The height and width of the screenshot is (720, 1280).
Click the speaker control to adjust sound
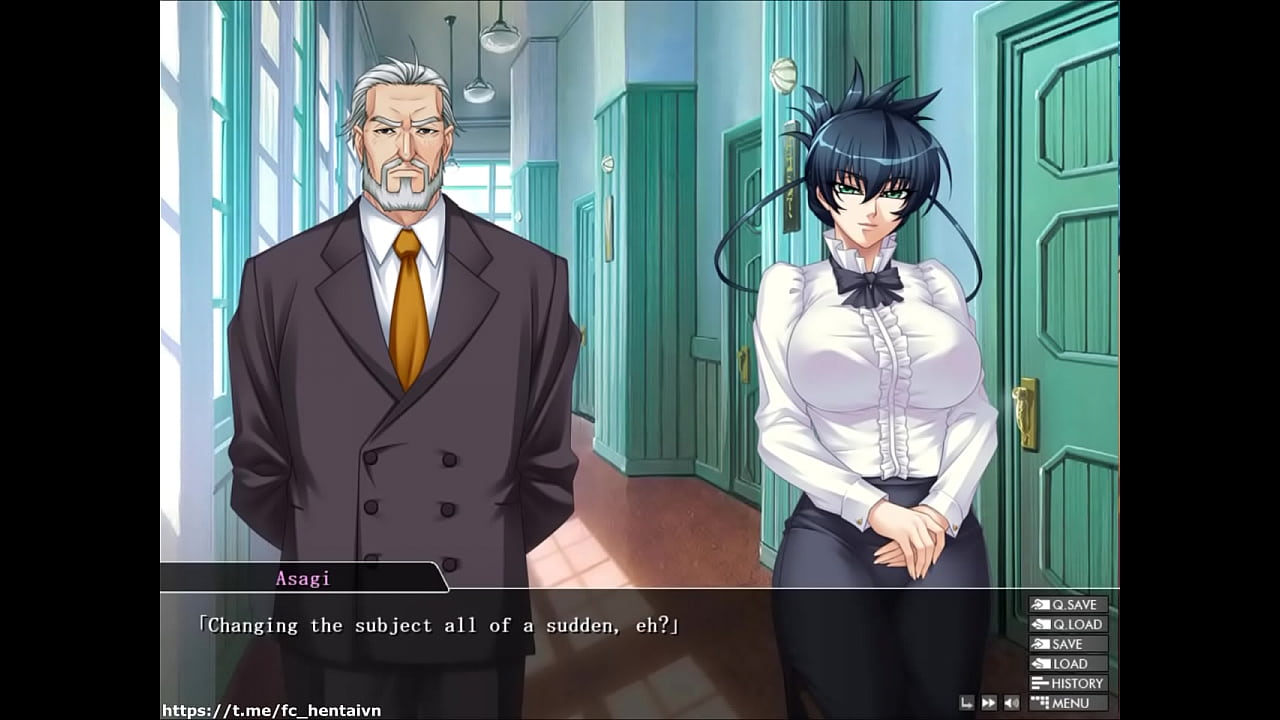click(1011, 702)
